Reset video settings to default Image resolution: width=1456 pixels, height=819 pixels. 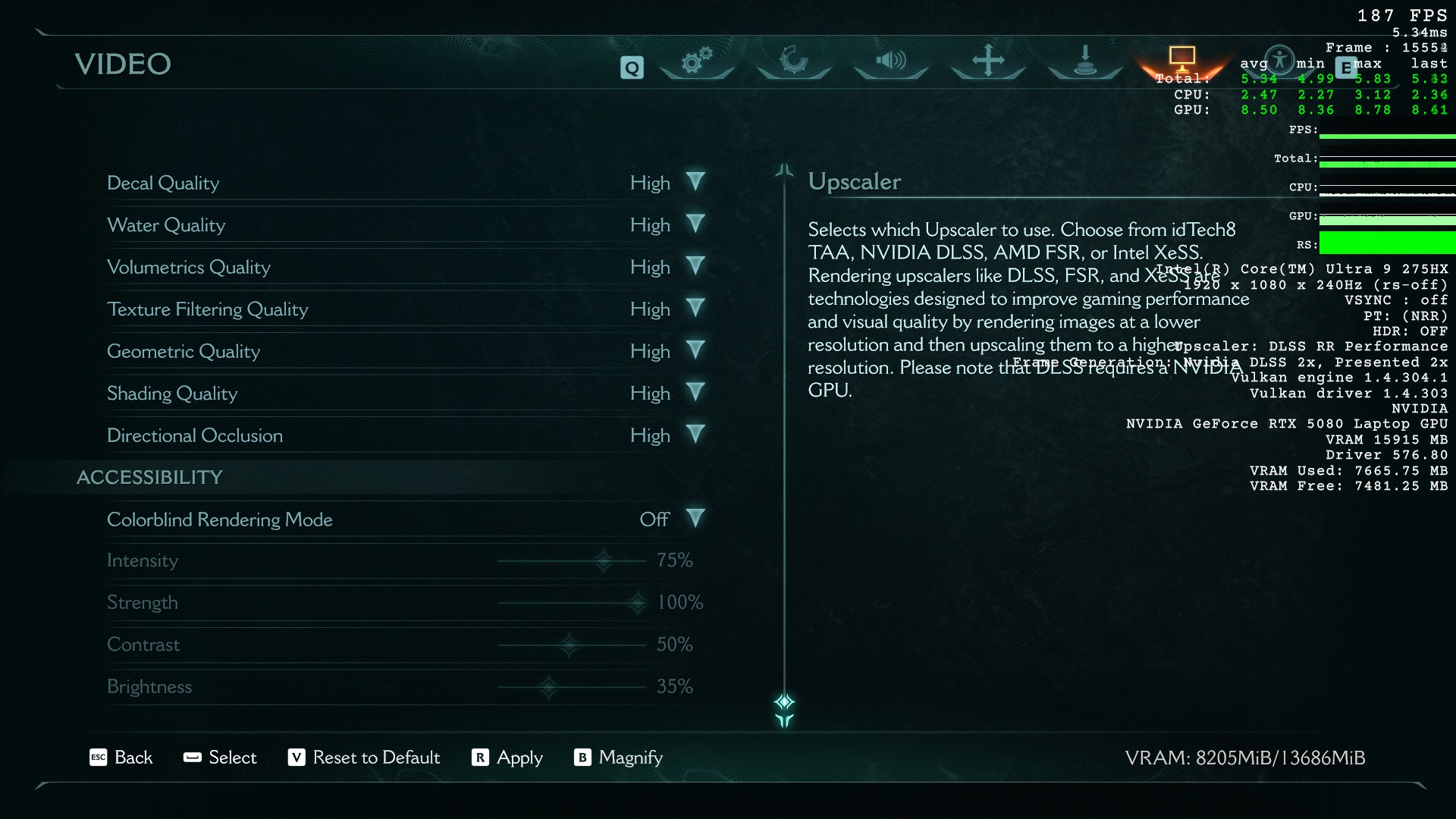coord(364,758)
